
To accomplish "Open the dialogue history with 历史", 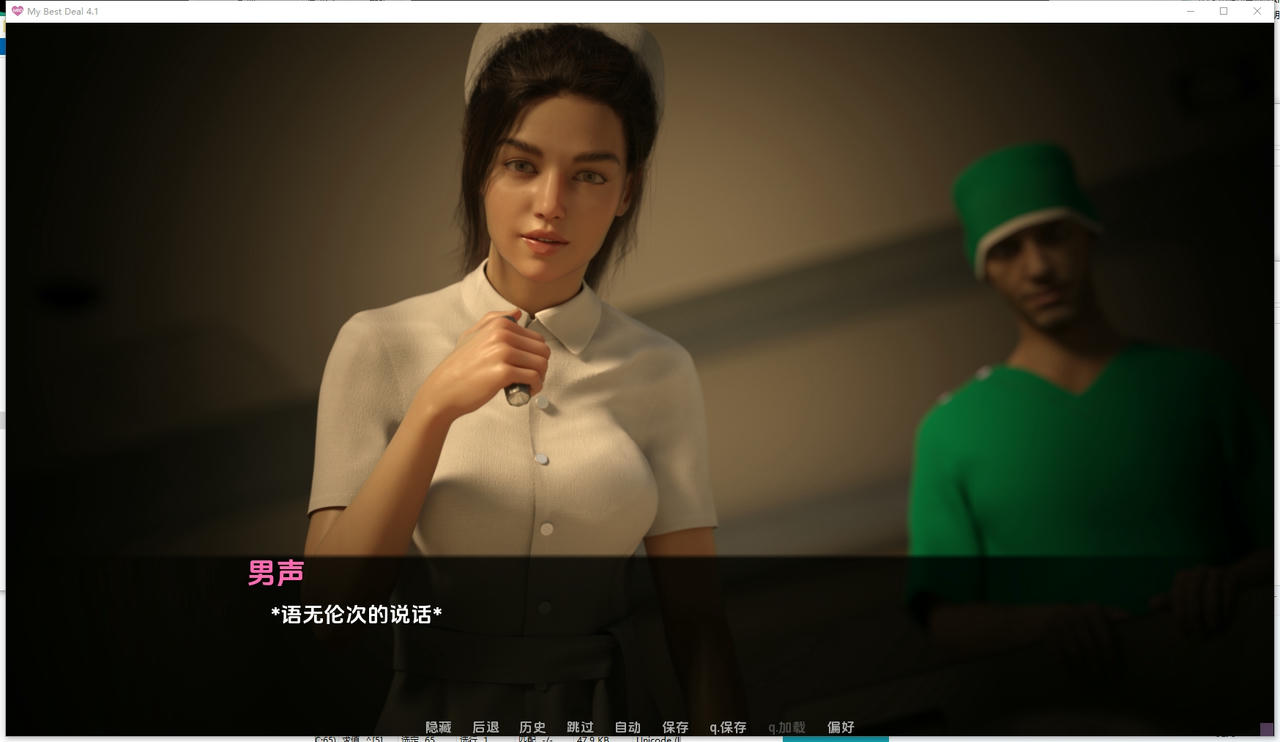I will (x=533, y=727).
